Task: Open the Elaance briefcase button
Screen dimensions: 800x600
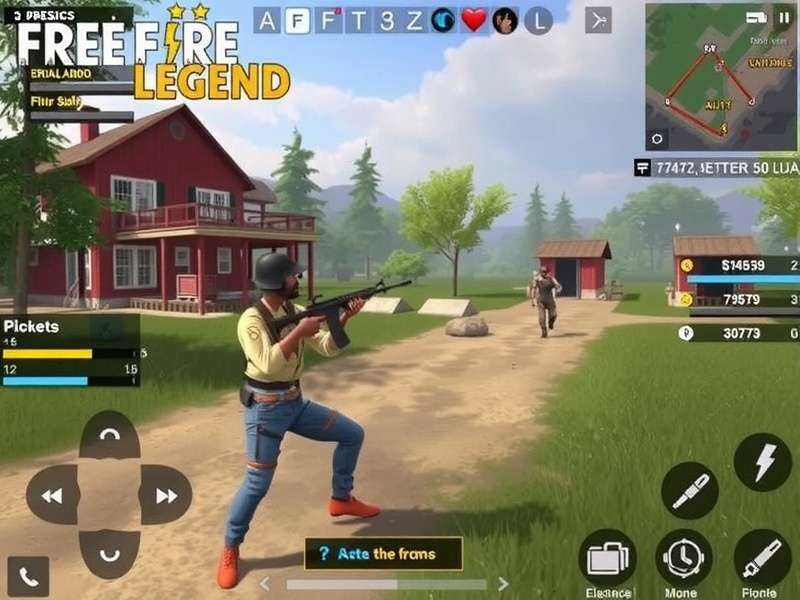Action: [x=607, y=557]
